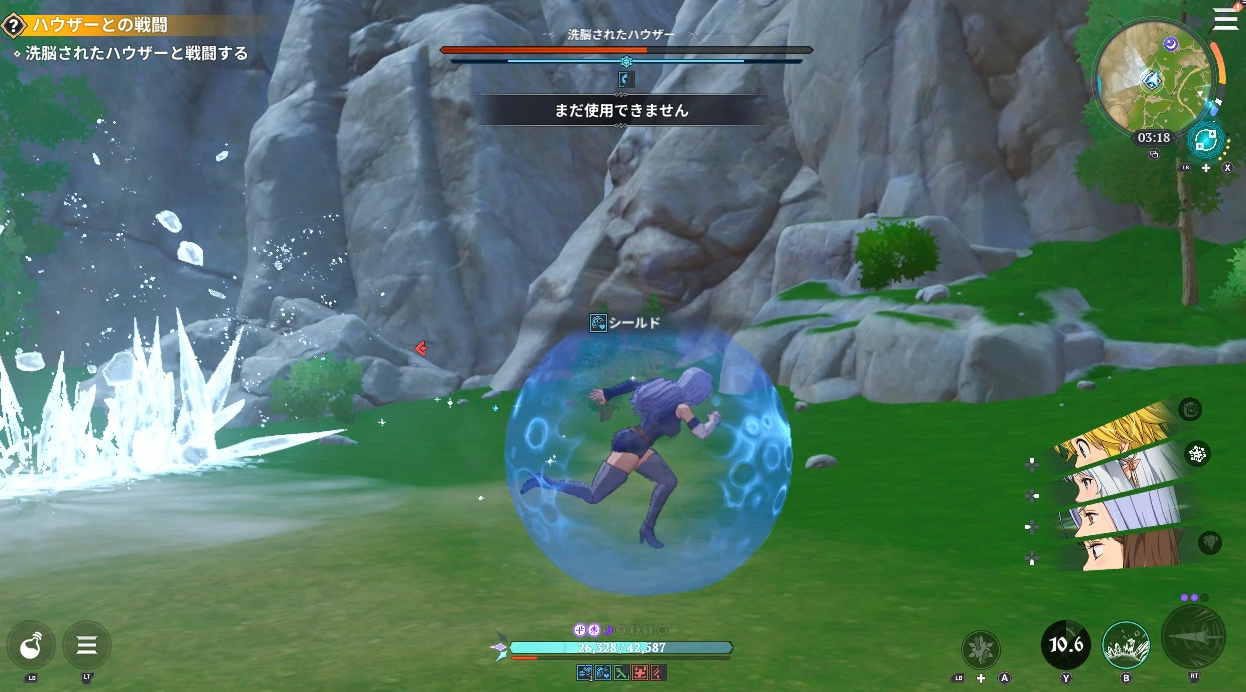
Task: Activate the glowing teal swap skill below minimap
Action: [x=1205, y=141]
